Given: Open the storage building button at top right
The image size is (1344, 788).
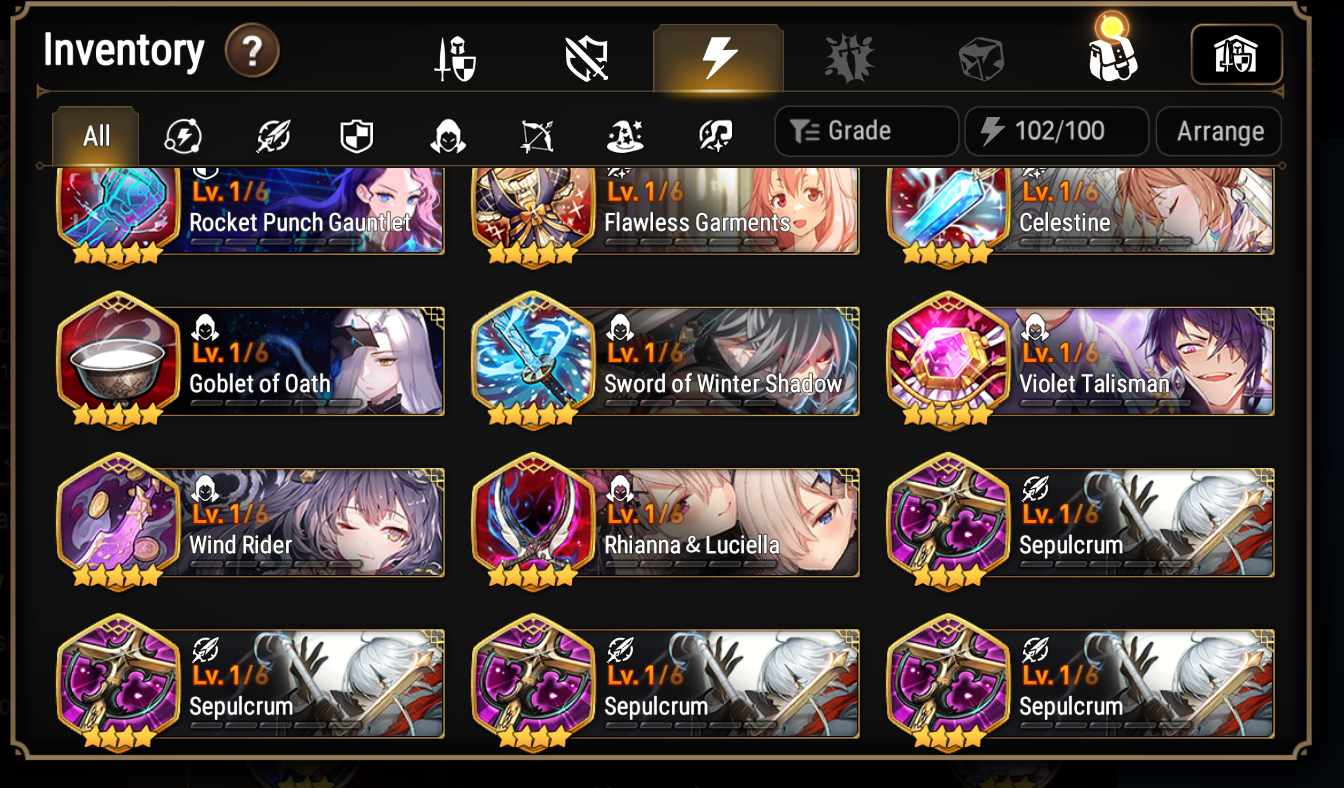Looking at the screenshot, I should click(x=1236, y=55).
